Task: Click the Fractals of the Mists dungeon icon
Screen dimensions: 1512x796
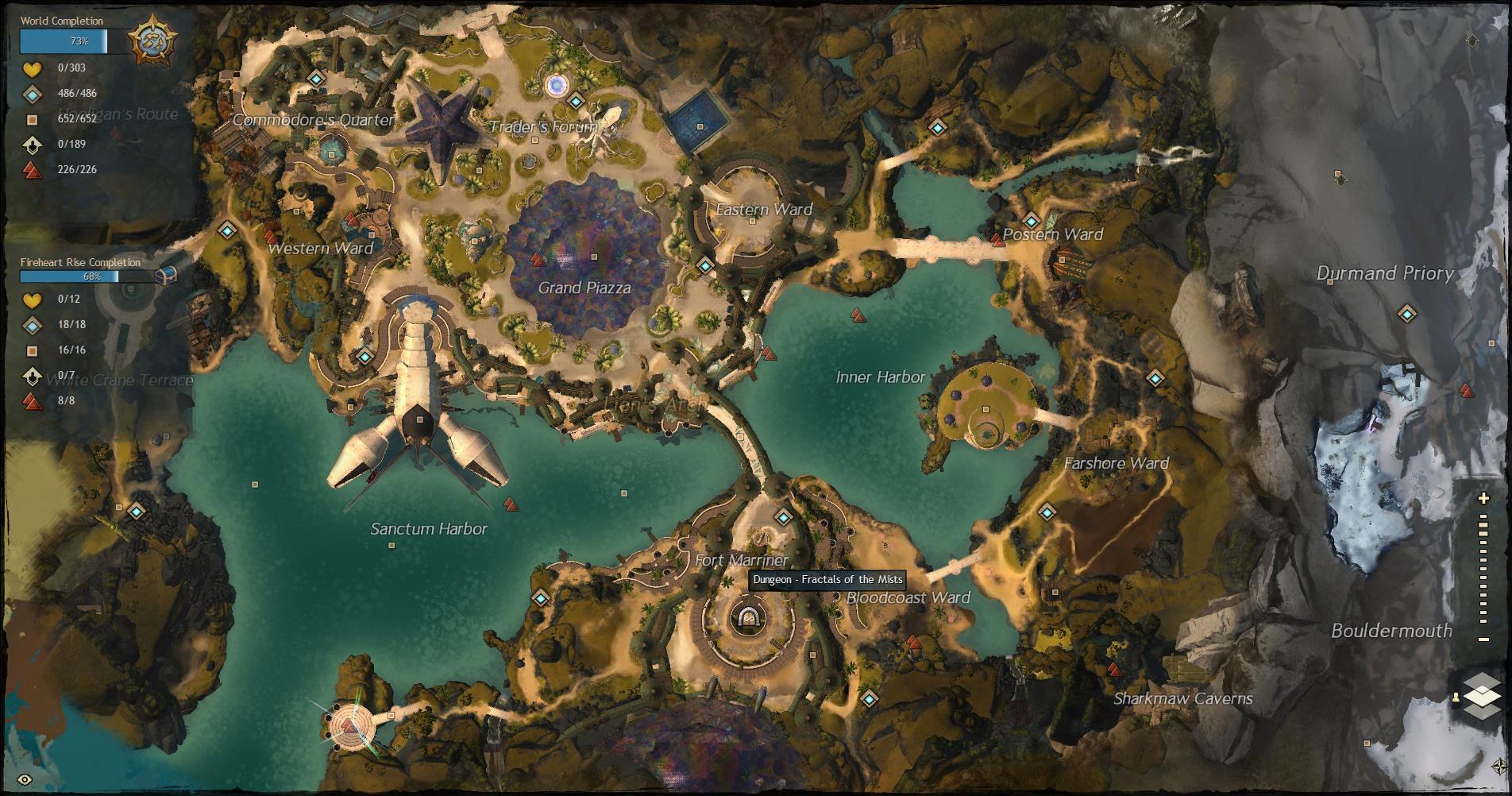Action: click(749, 618)
